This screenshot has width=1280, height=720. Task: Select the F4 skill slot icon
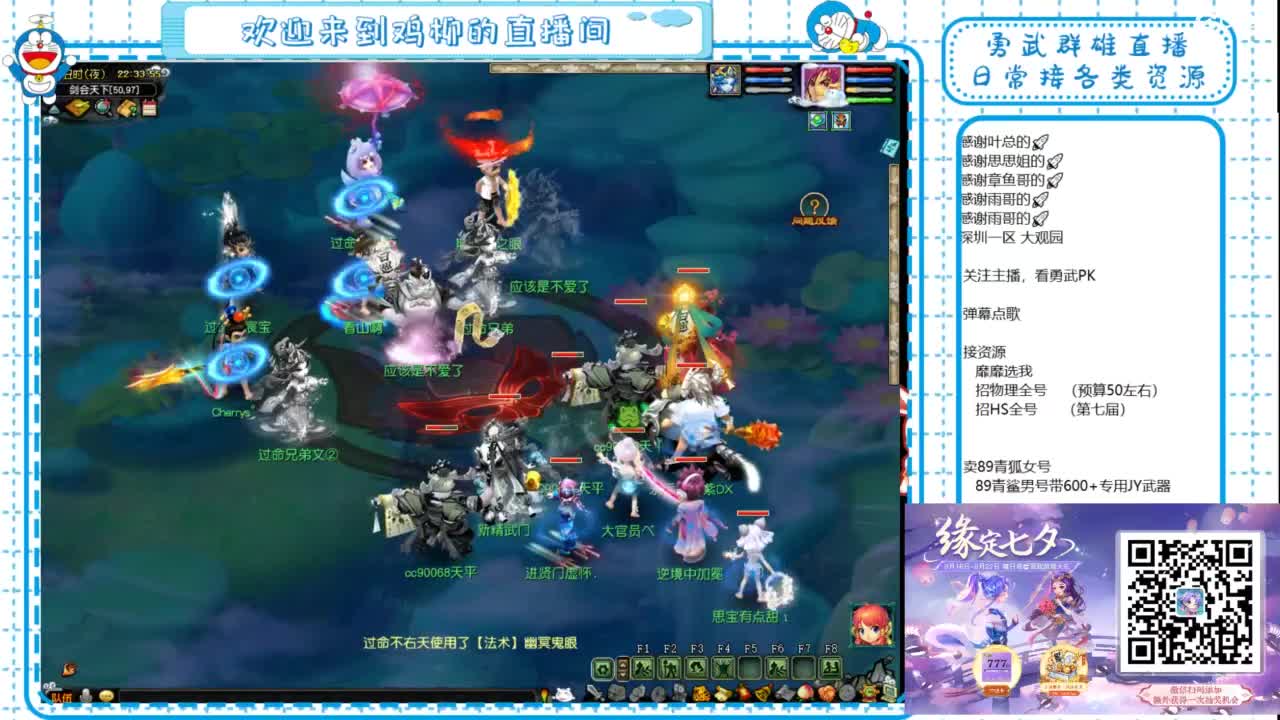[722, 668]
